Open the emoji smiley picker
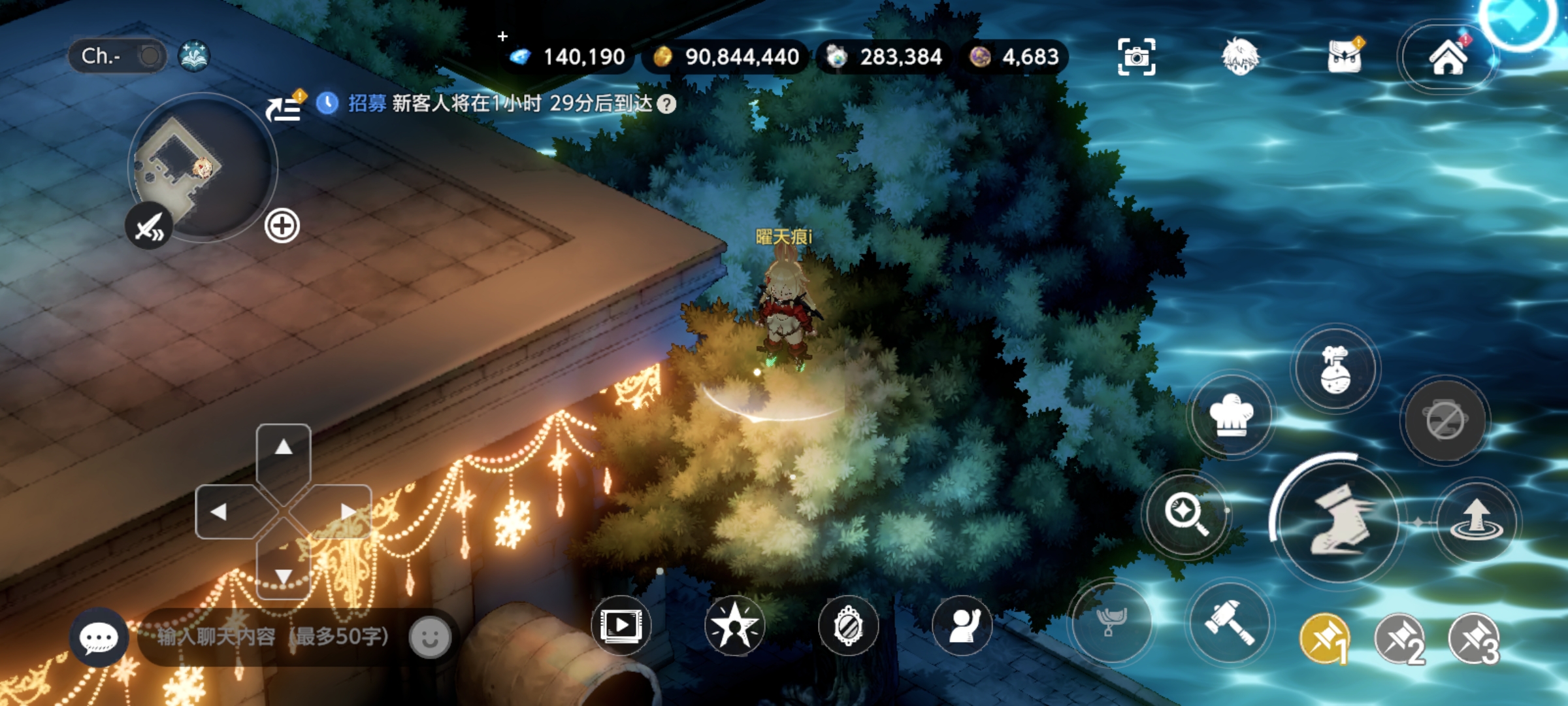This screenshot has height=706, width=1568. pyautogui.click(x=430, y=637)
